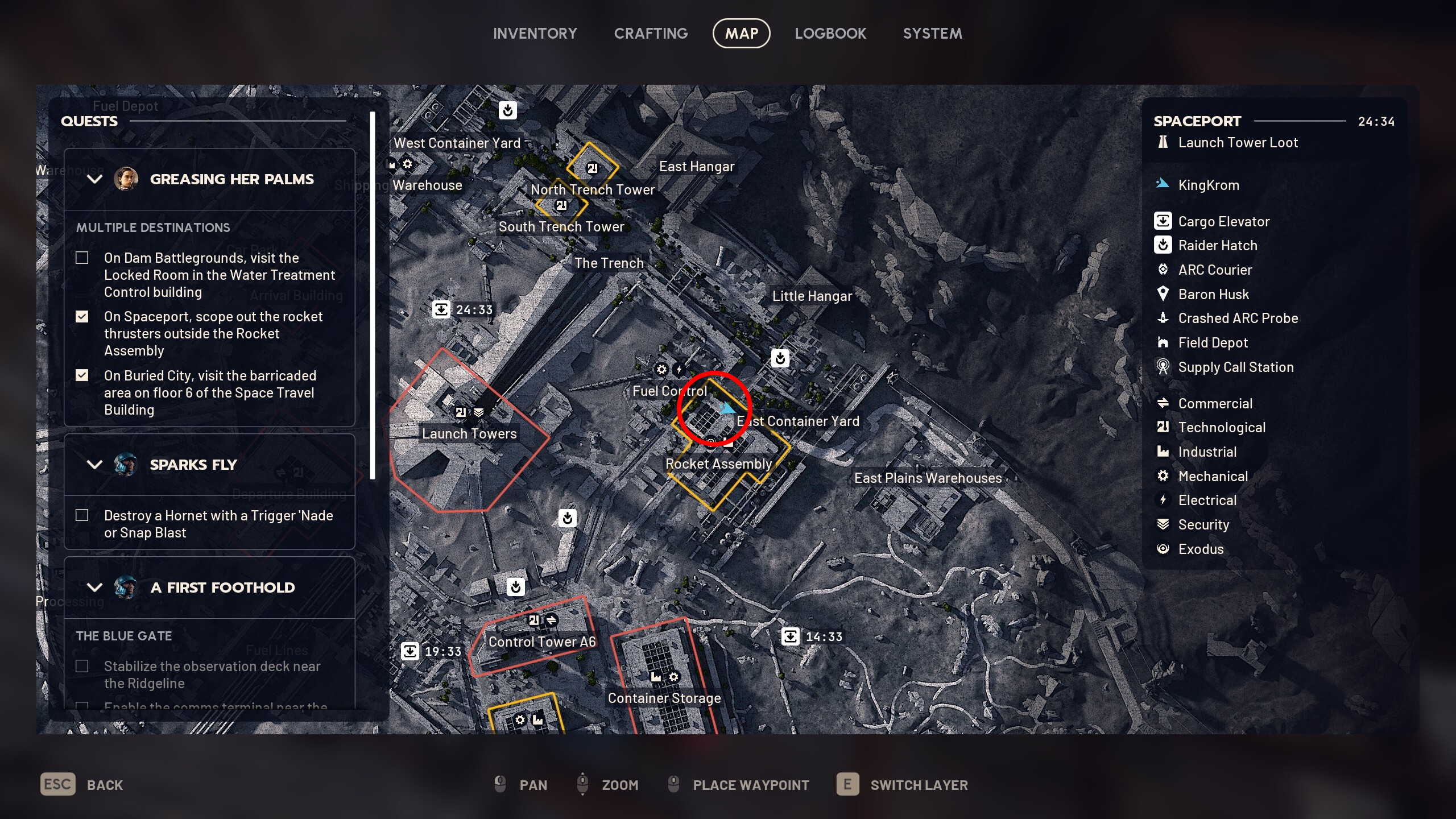
Task: Select the Baron Husk marker in the legend
Action: pos(1214,294)
